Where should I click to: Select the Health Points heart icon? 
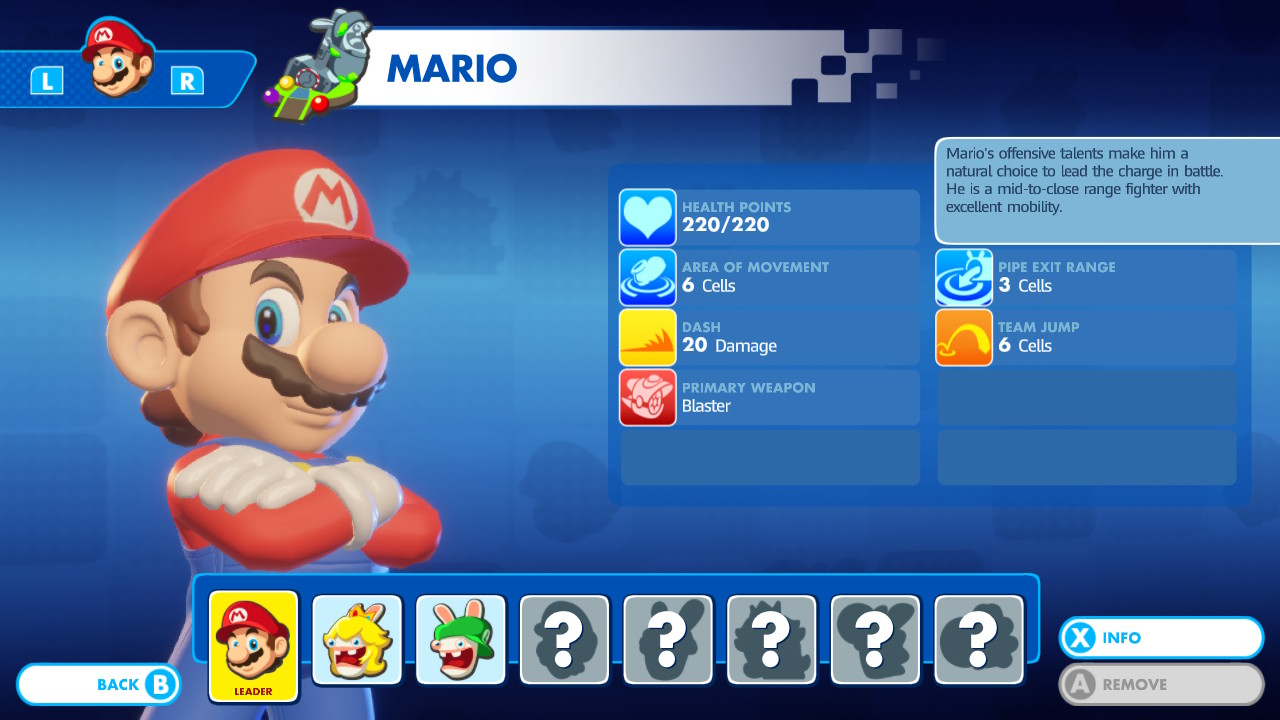click(x=647, y=217)
